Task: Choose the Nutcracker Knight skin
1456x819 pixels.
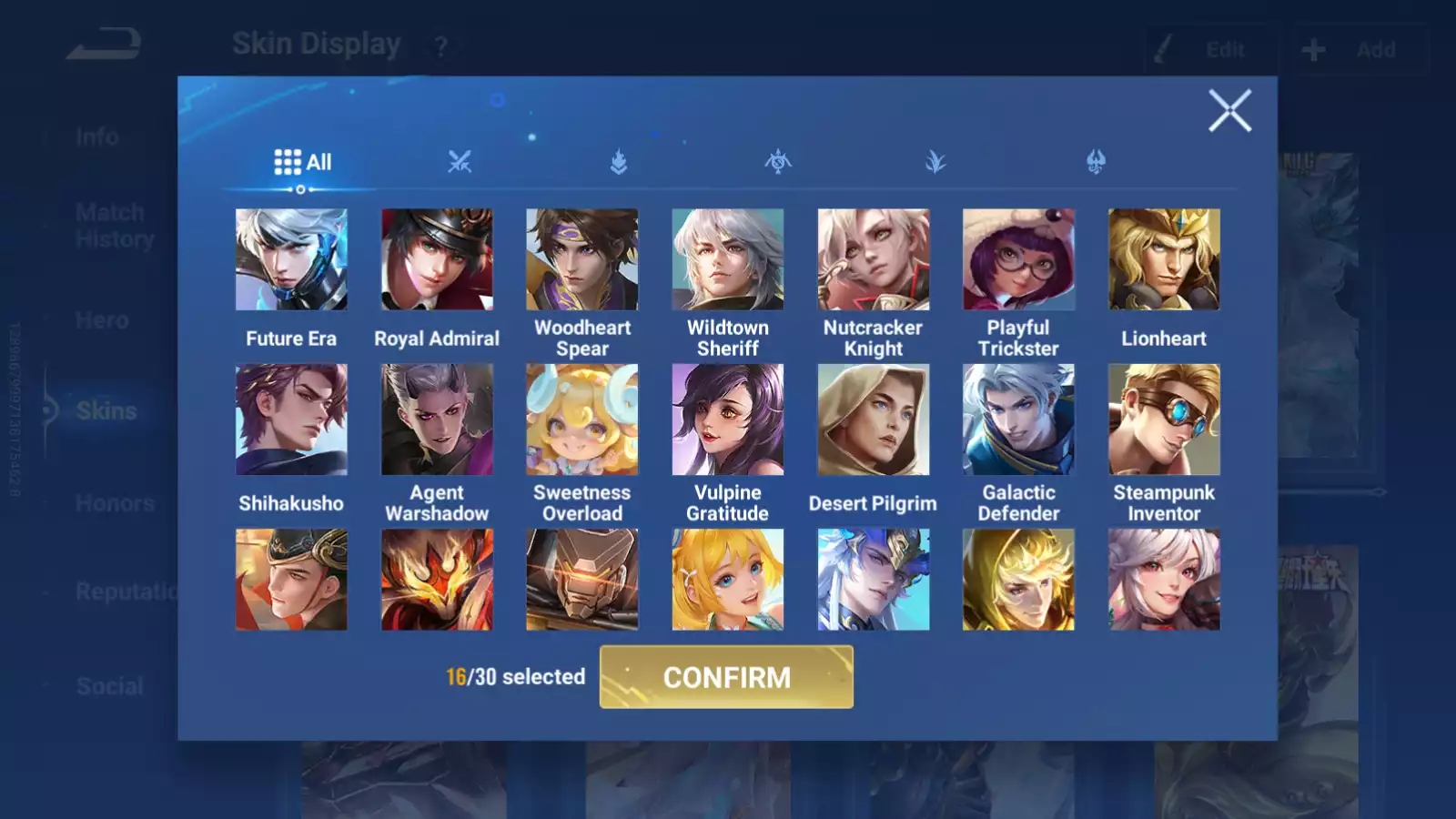Action: click(874, 260)
